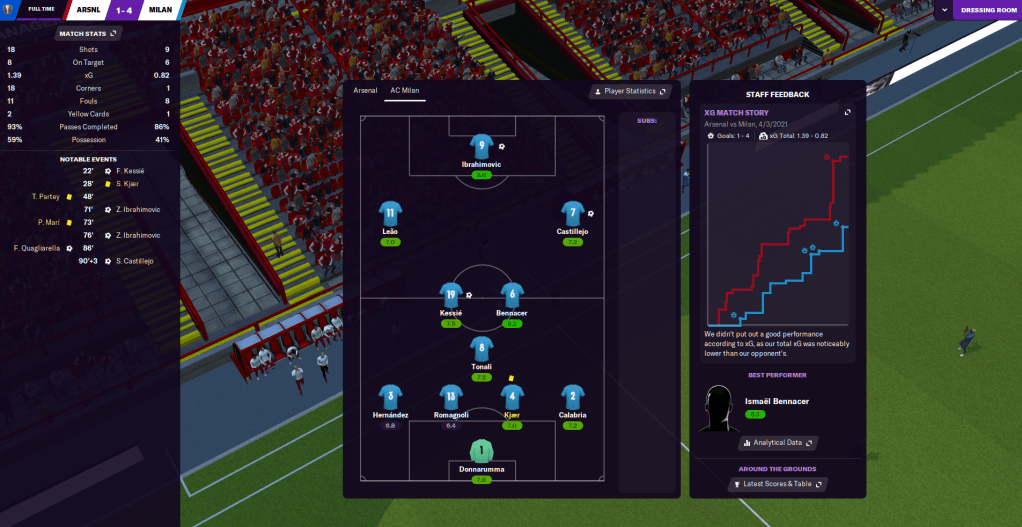
Task: Choose Castillejo's number 7 shirt
Action: (572, 213)
